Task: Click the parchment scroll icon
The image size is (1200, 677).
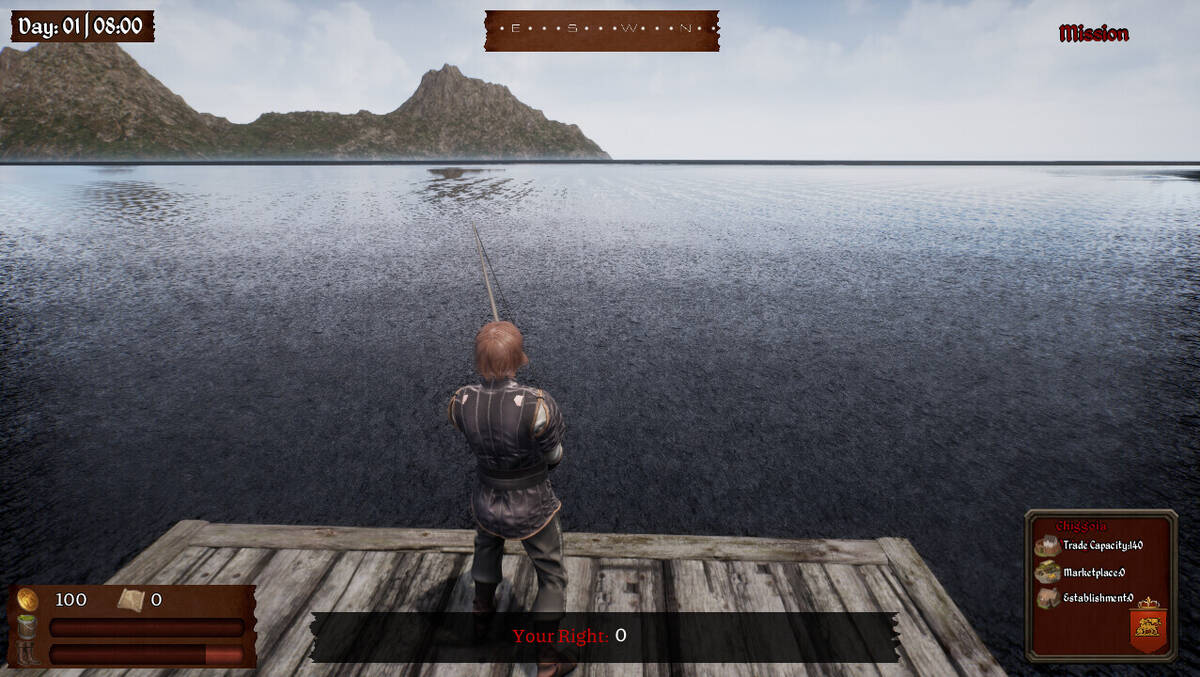Action: (x=130, y=599)
